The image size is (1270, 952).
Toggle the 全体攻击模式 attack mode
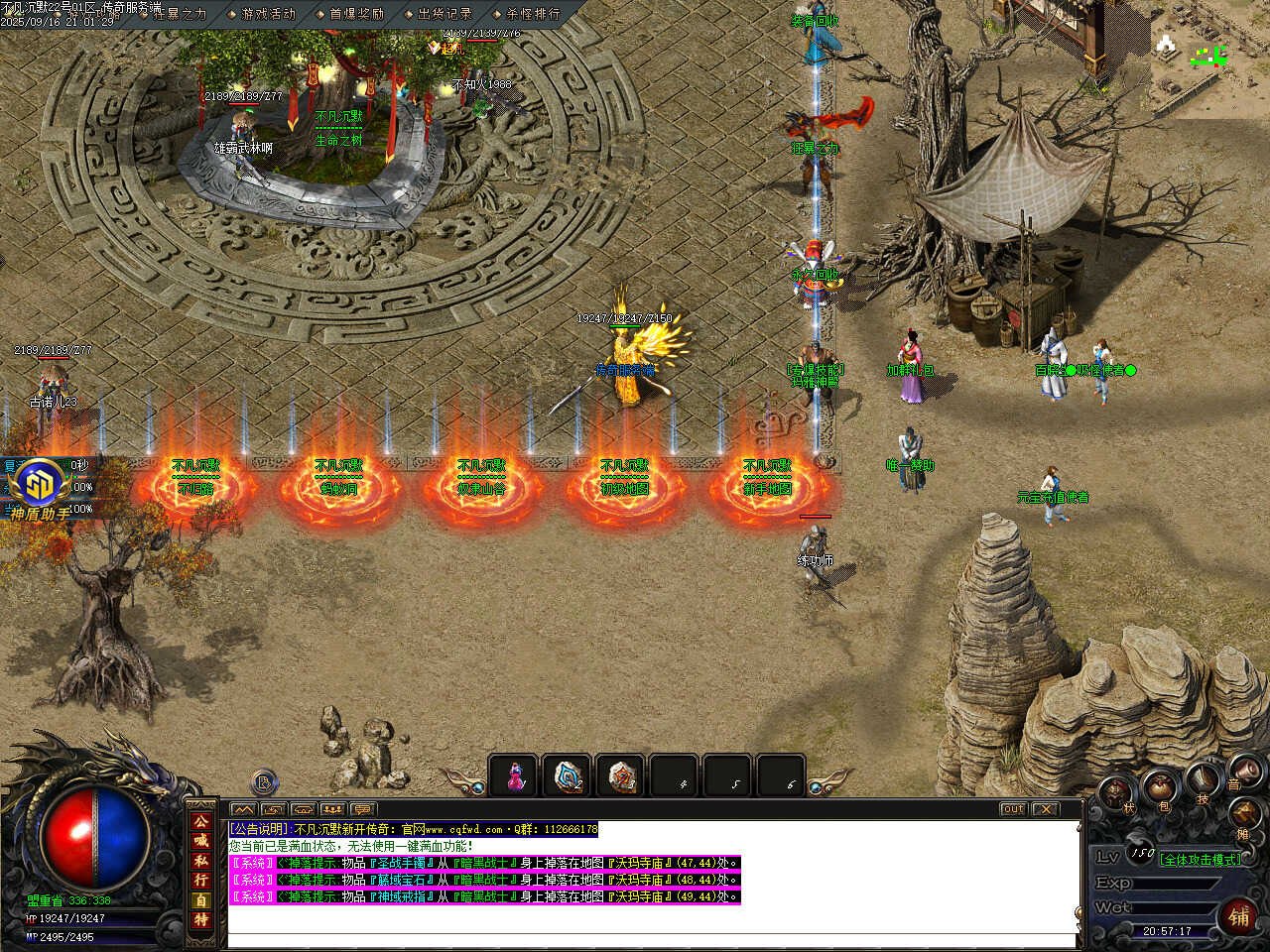[x=1200, y=860]
